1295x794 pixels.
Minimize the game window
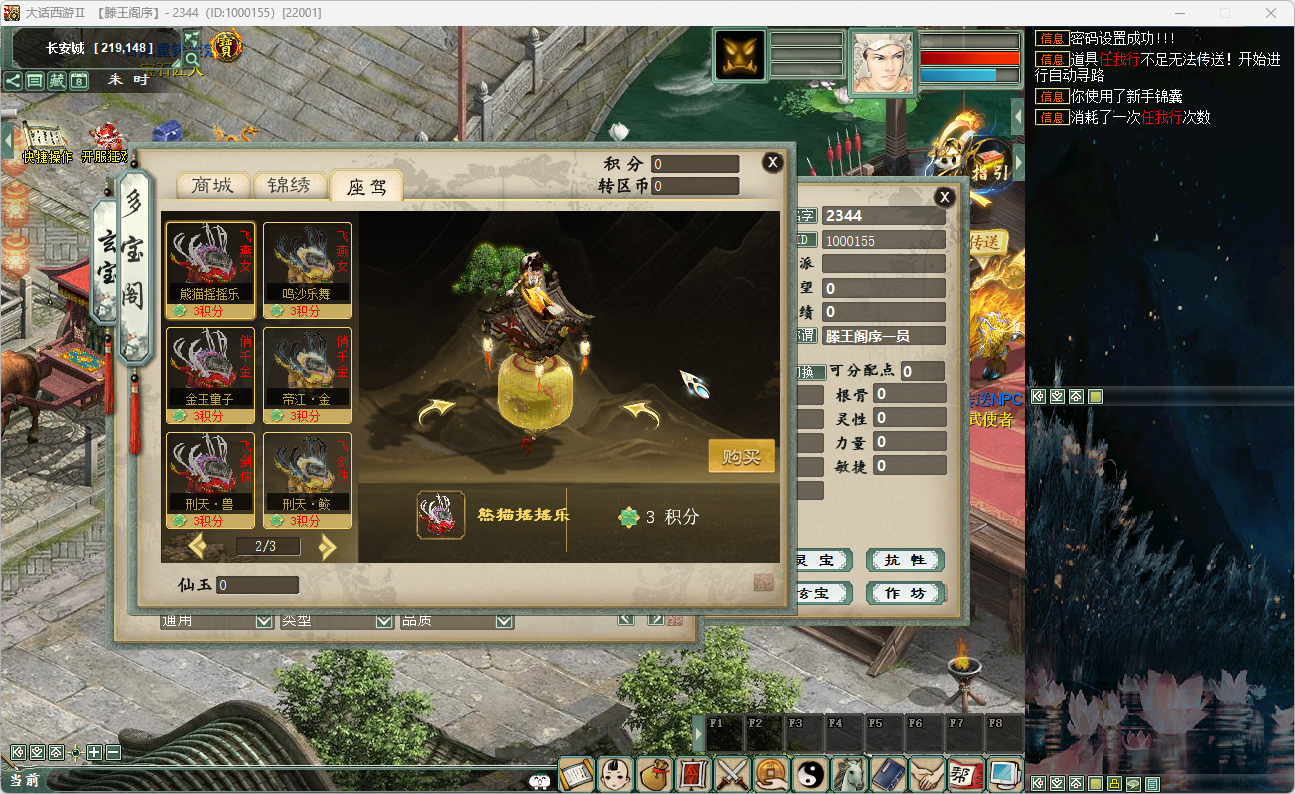[1178, 13]
